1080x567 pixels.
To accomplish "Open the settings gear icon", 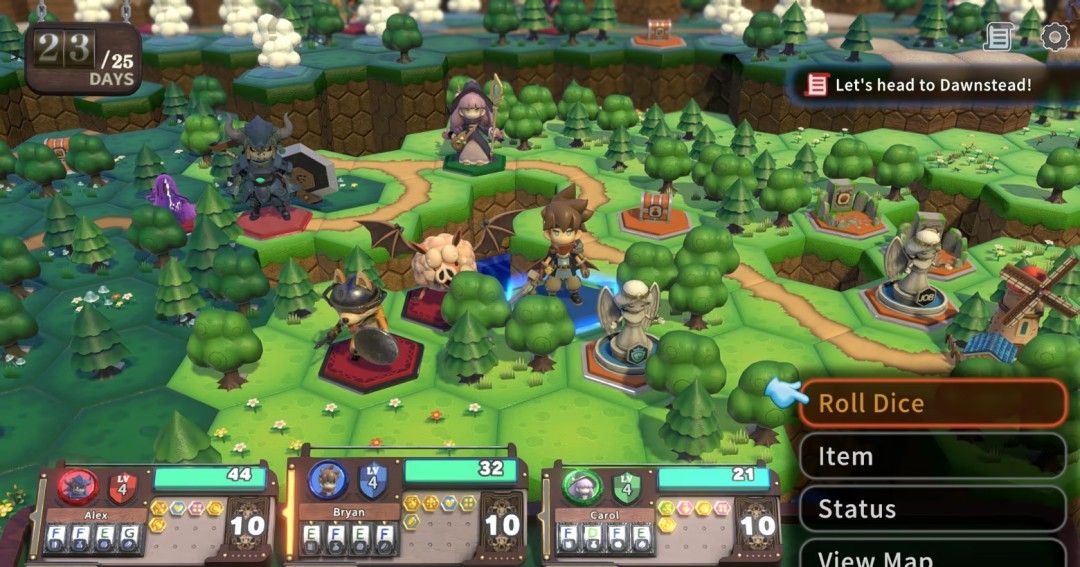I will [1055, 38].
